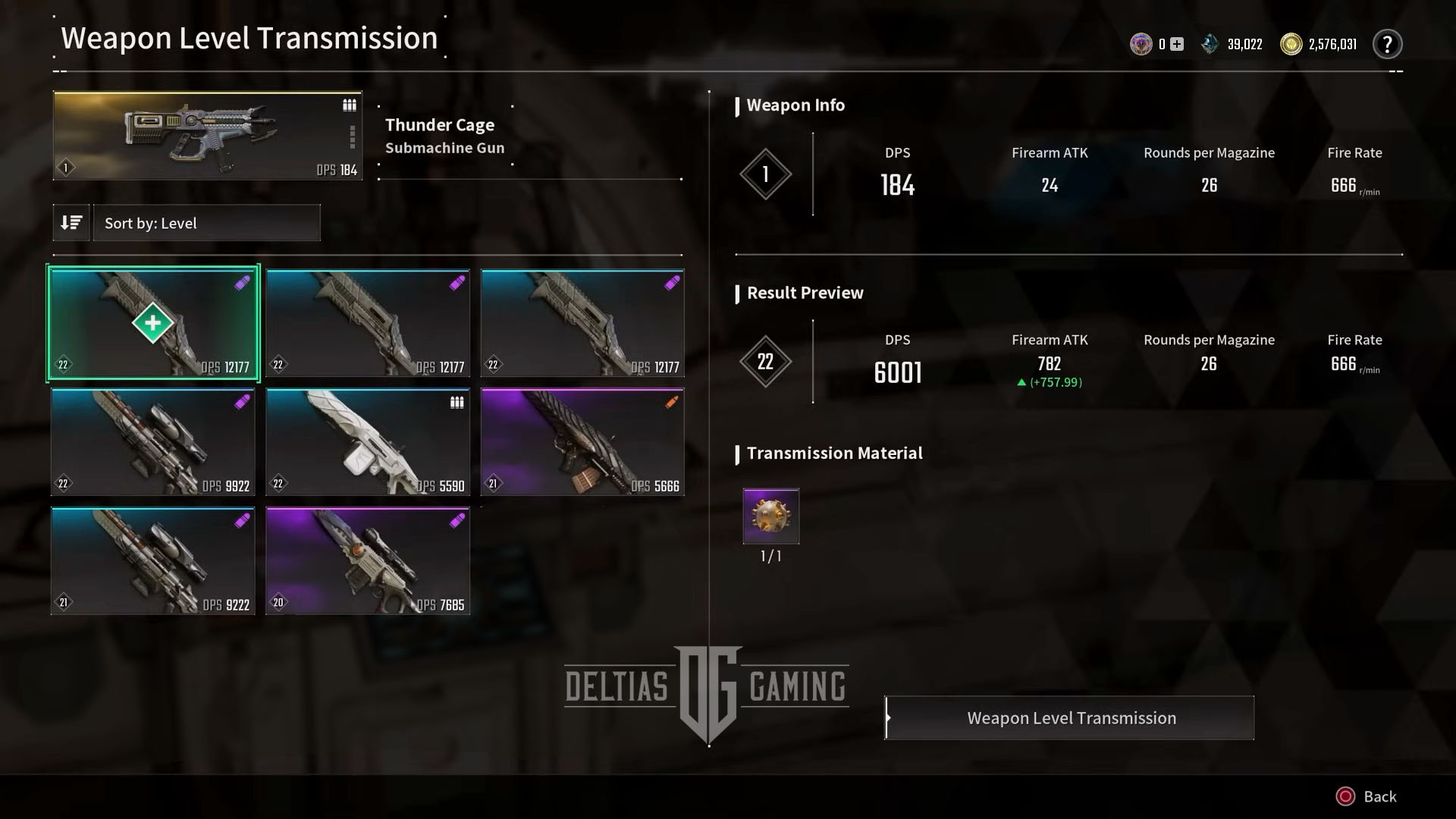Open the Sort by: Level dropdown
This screenshot has height=819, width=1456.
tap(206, 223)
